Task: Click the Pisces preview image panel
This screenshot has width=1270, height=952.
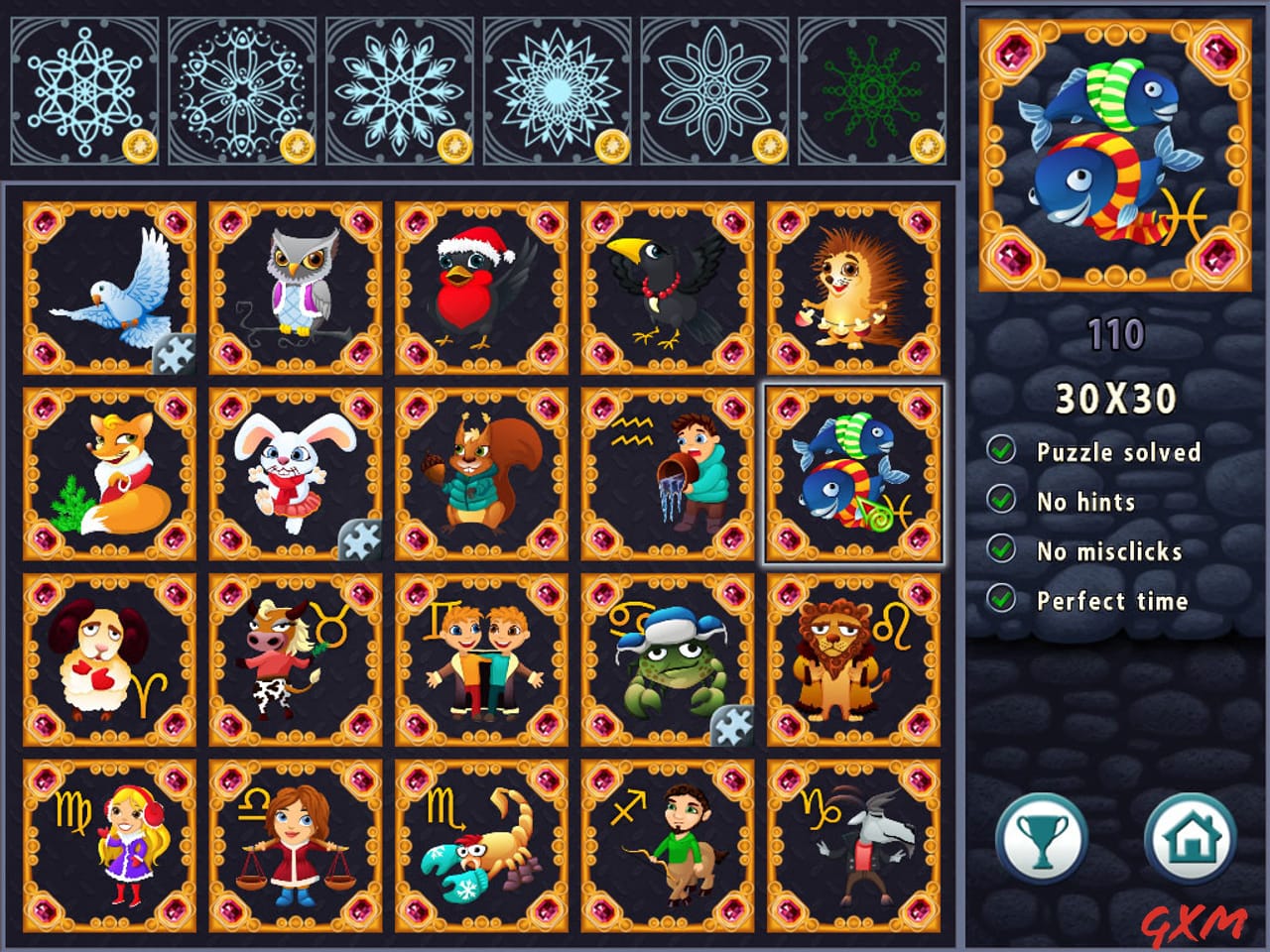Action: coord(1110,154)
